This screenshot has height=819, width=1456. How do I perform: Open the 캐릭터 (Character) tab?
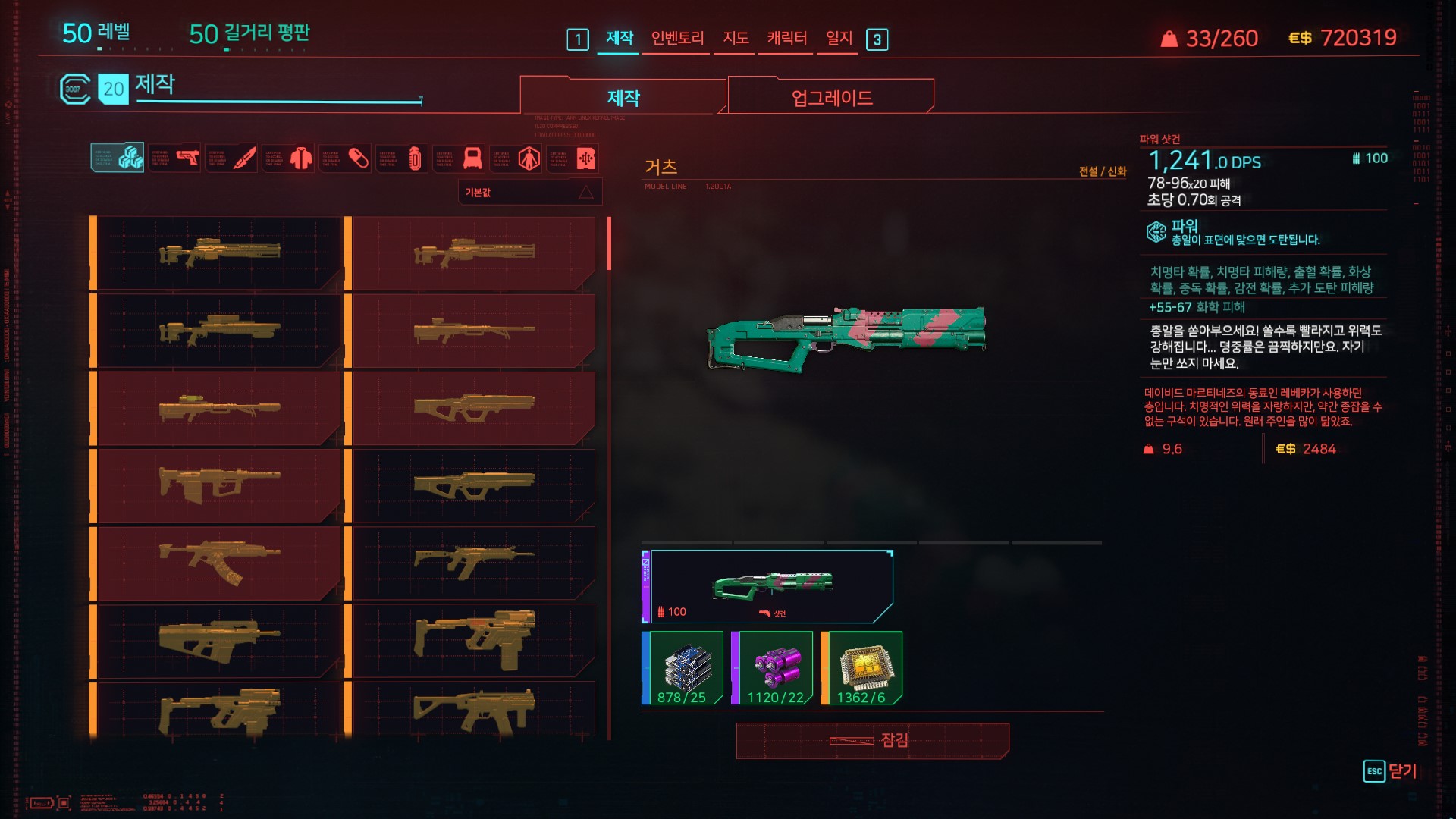786,38
